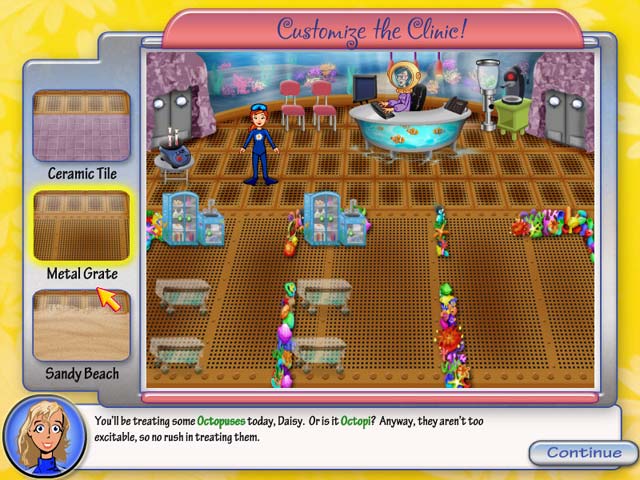The width and height of the screenshot is (640, 480).
Task: Continue past the clinic customization screen
Action: pyautogui.click(x=584, y=452)
